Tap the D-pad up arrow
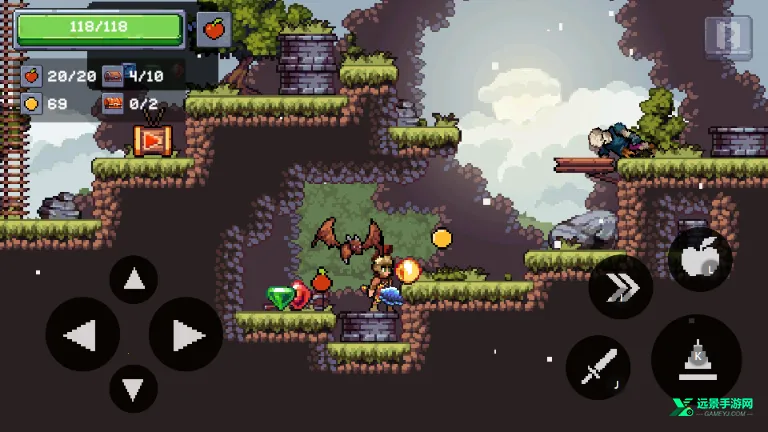This screenshot has width=768, height=432. point(133,281)
